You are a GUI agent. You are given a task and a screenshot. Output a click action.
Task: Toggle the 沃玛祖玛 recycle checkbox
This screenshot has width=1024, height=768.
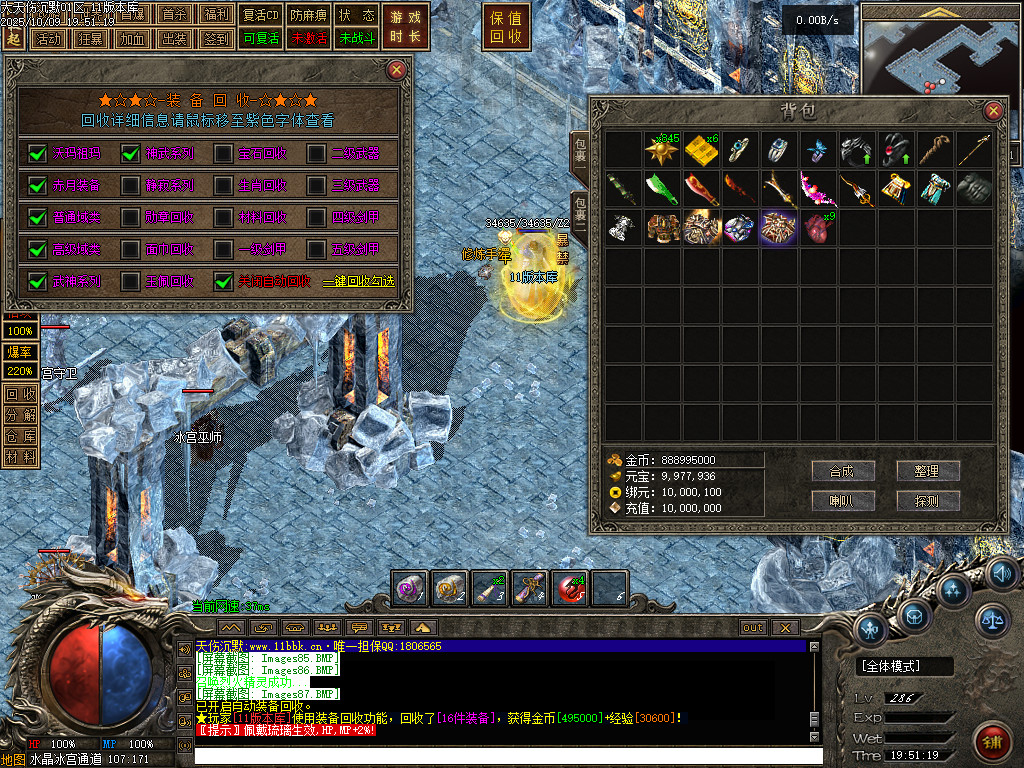point(38,154)
